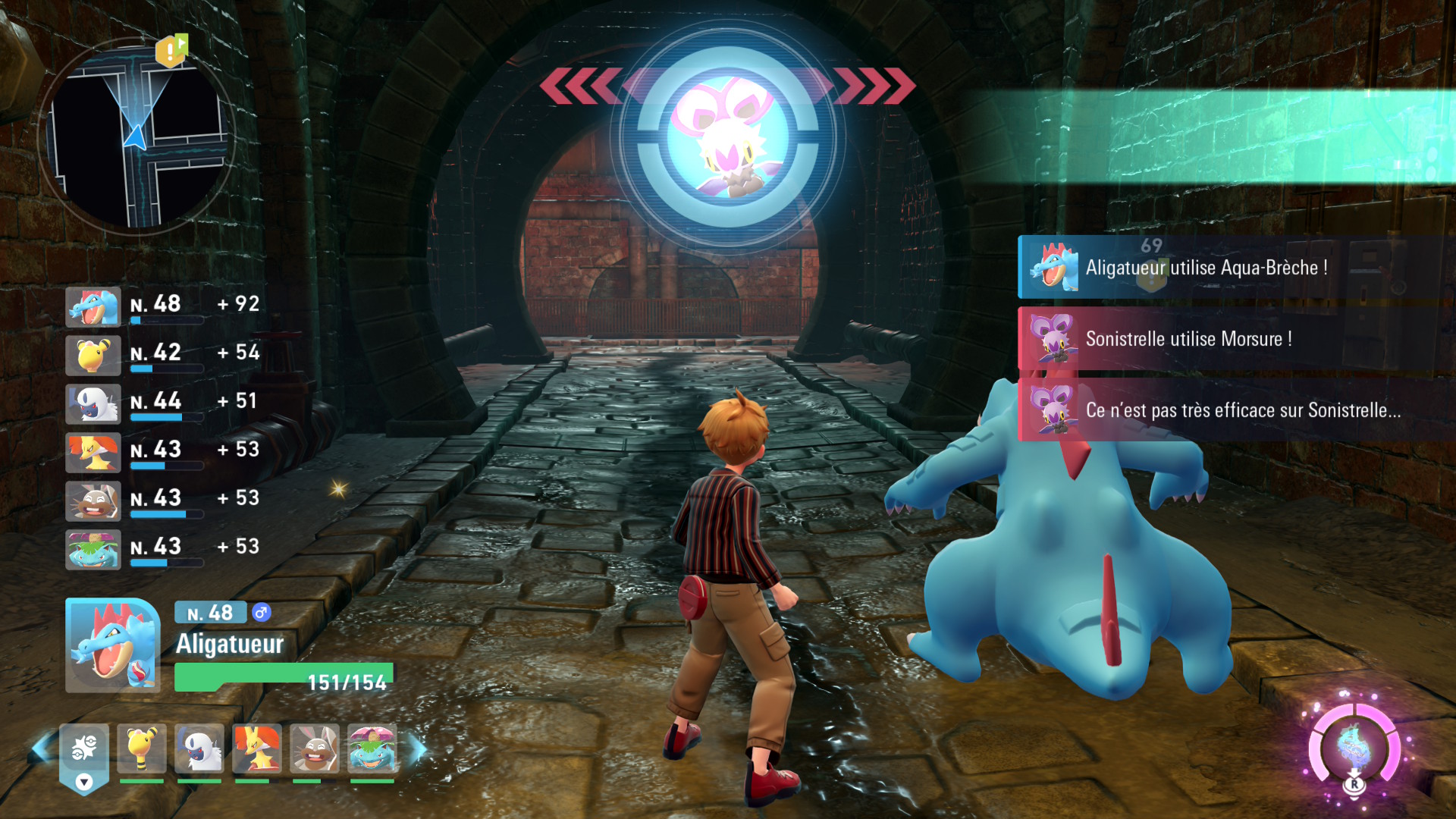Activate the Mega Evolution gauge icon
This screenshot has width=1456, height=819.
pos(1354,746)
